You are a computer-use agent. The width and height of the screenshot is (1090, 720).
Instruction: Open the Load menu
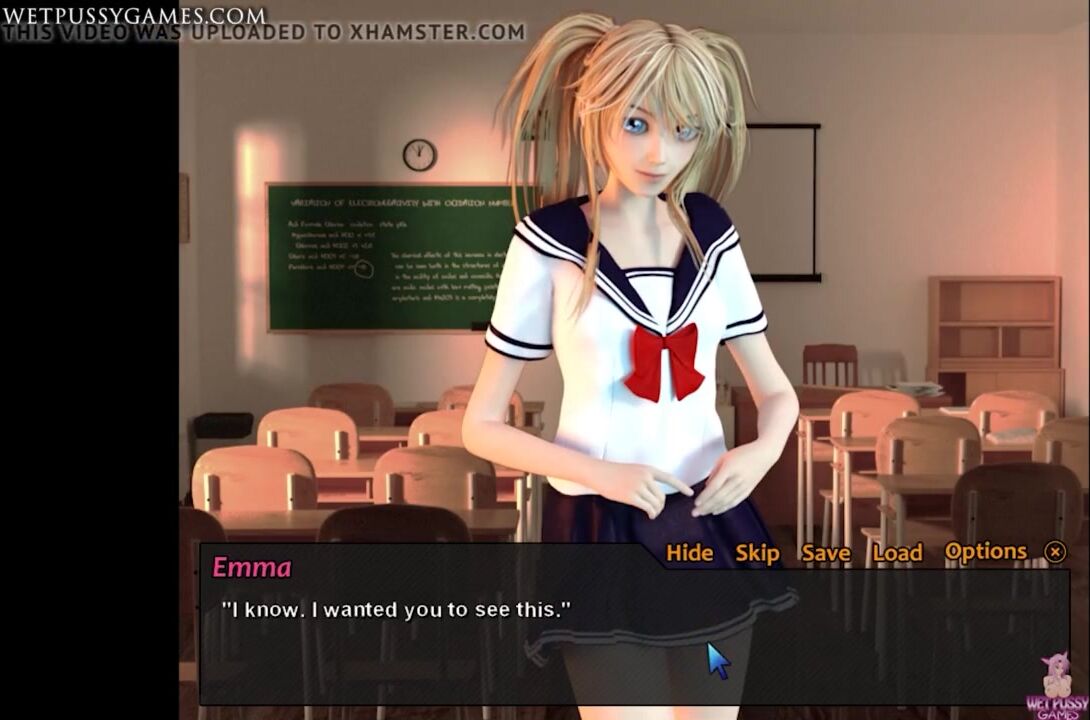pos(897,553)
